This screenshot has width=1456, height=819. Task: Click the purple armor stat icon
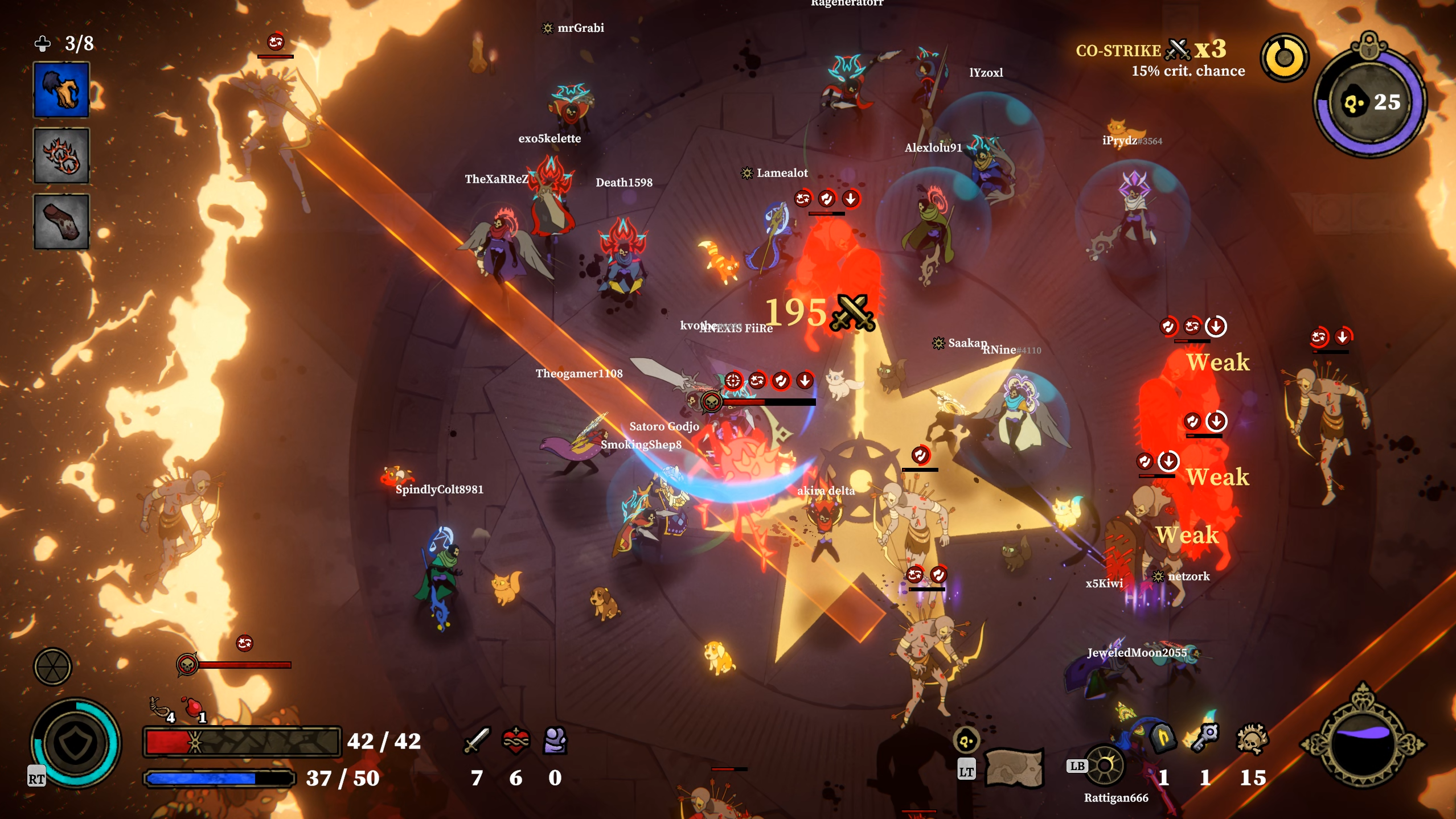pos(555,740)
